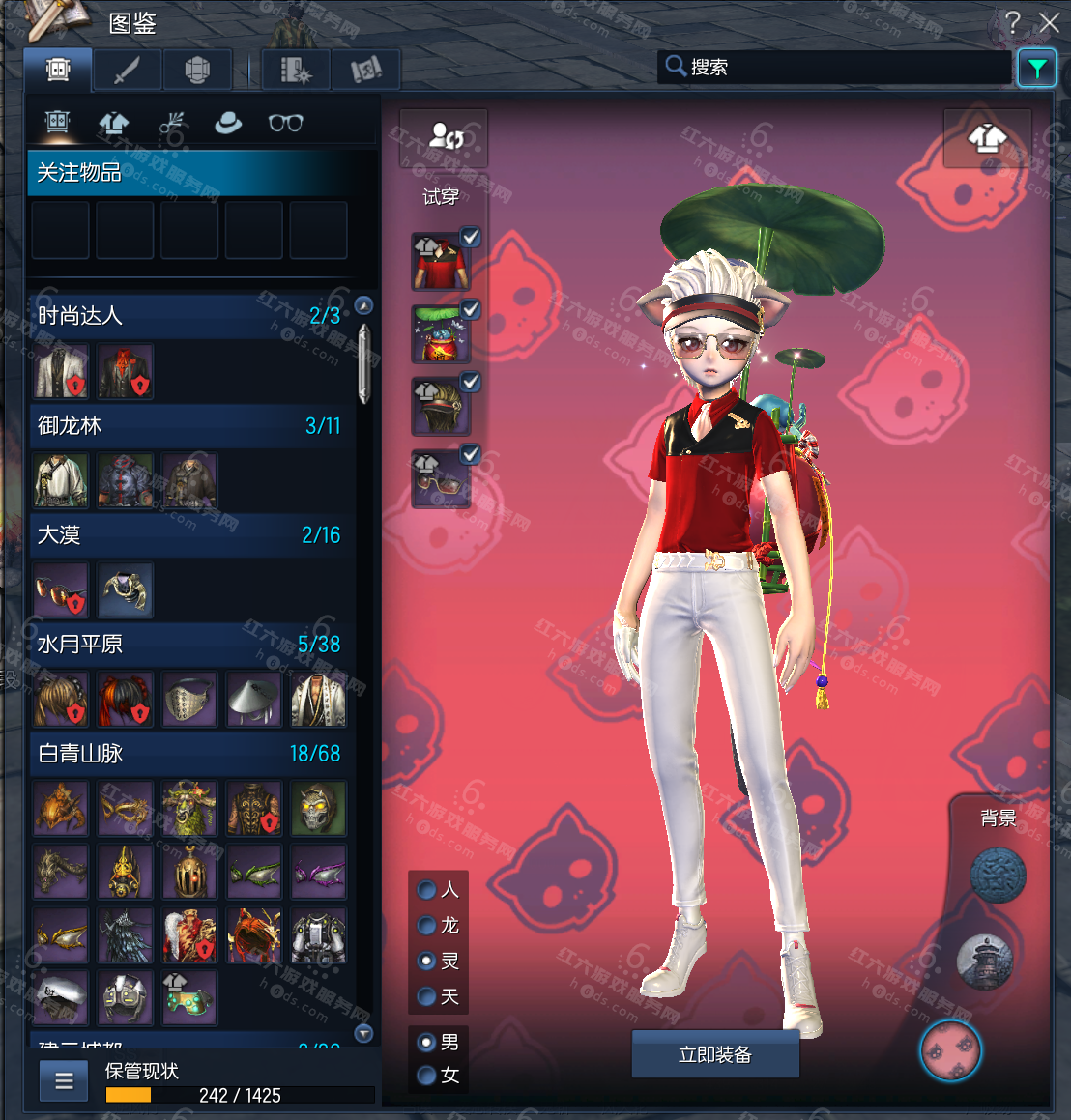The width and height of the screenshot is (1071, 1120).
Task: Choose the 龙 race option
Action: coord(426,925)
